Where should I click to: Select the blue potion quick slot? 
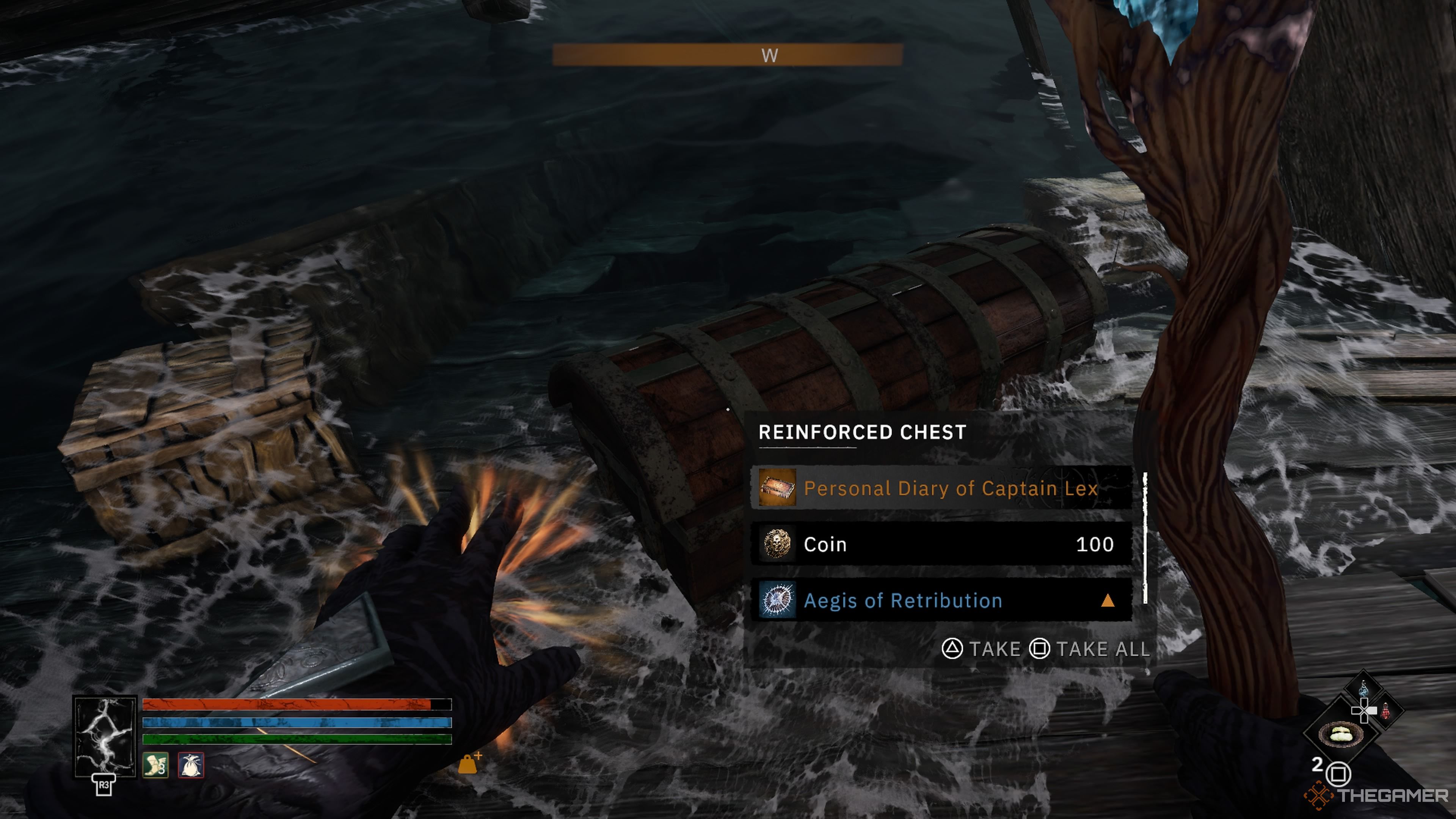click(x=1363, y=689)
